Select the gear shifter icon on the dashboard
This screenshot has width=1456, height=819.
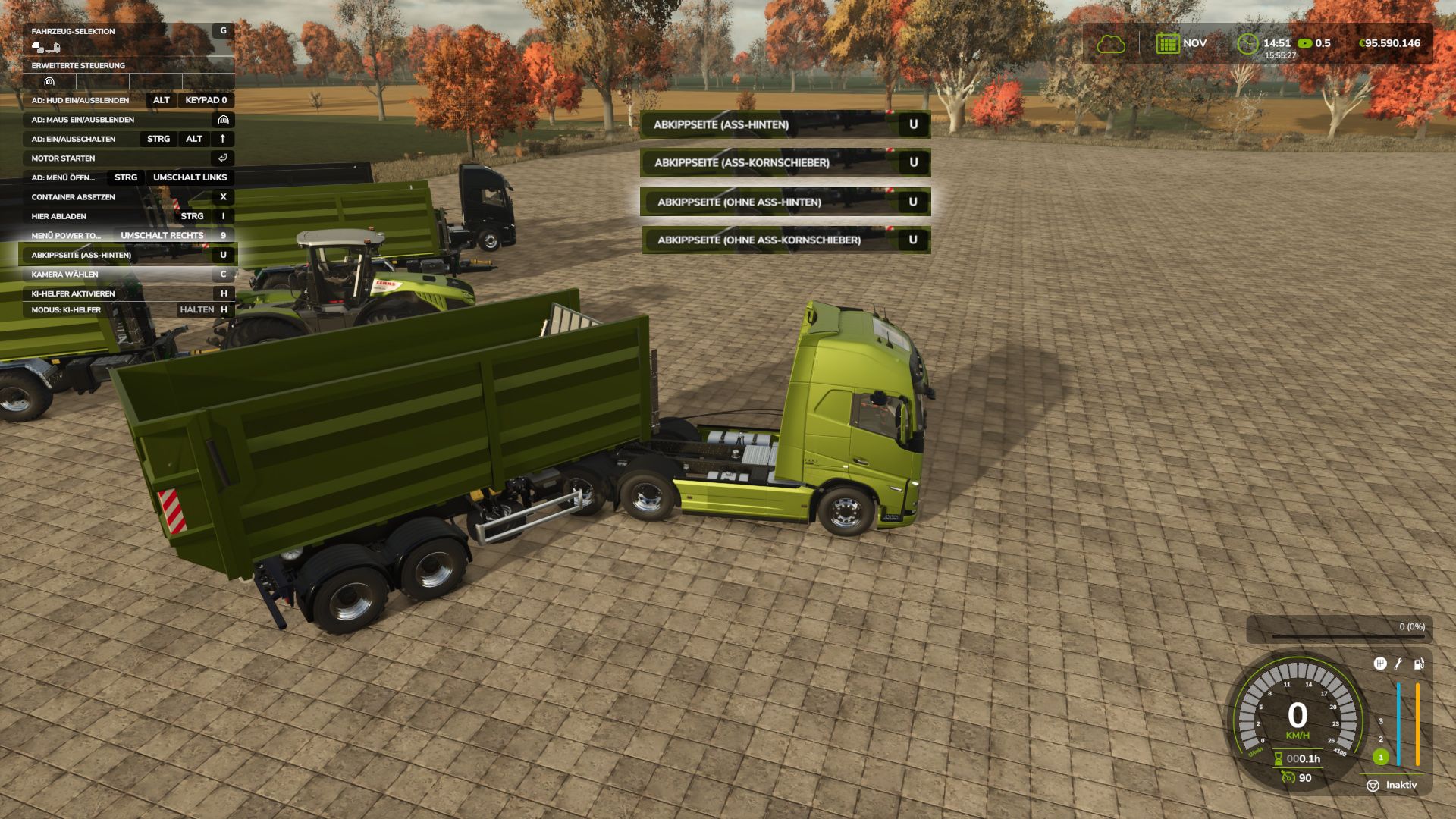(x=1380, y=664)
